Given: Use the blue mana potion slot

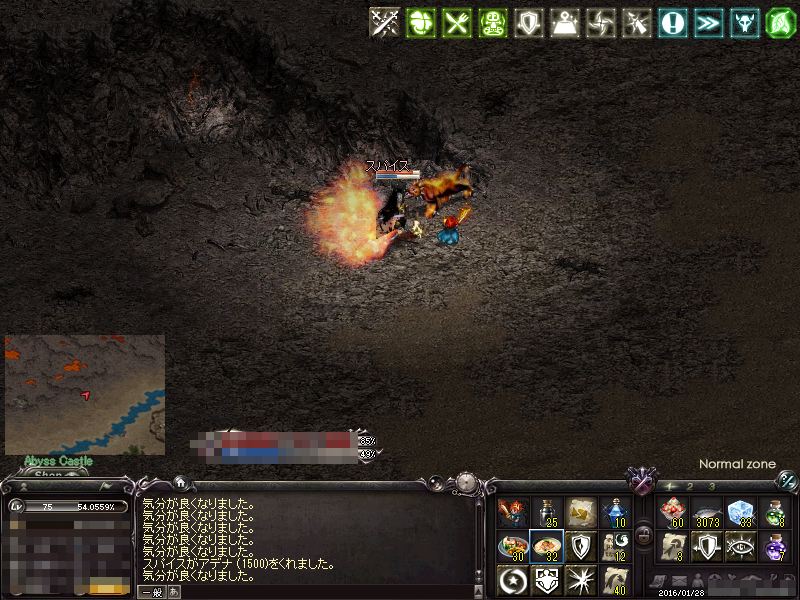Looking at the screenshot, I should click(x=615, y=513).
